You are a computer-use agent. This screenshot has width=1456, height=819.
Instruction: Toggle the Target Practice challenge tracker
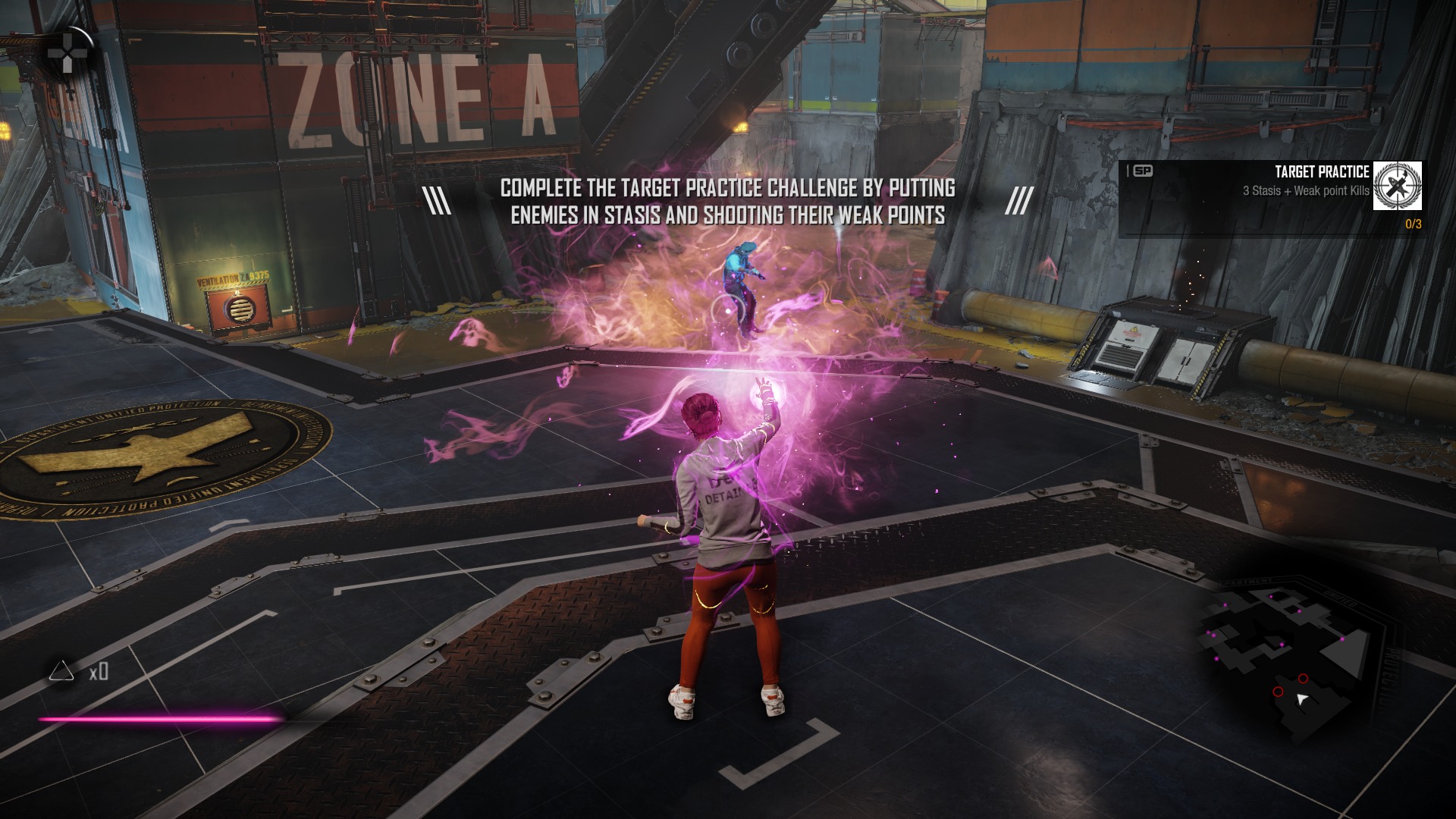1282,197
